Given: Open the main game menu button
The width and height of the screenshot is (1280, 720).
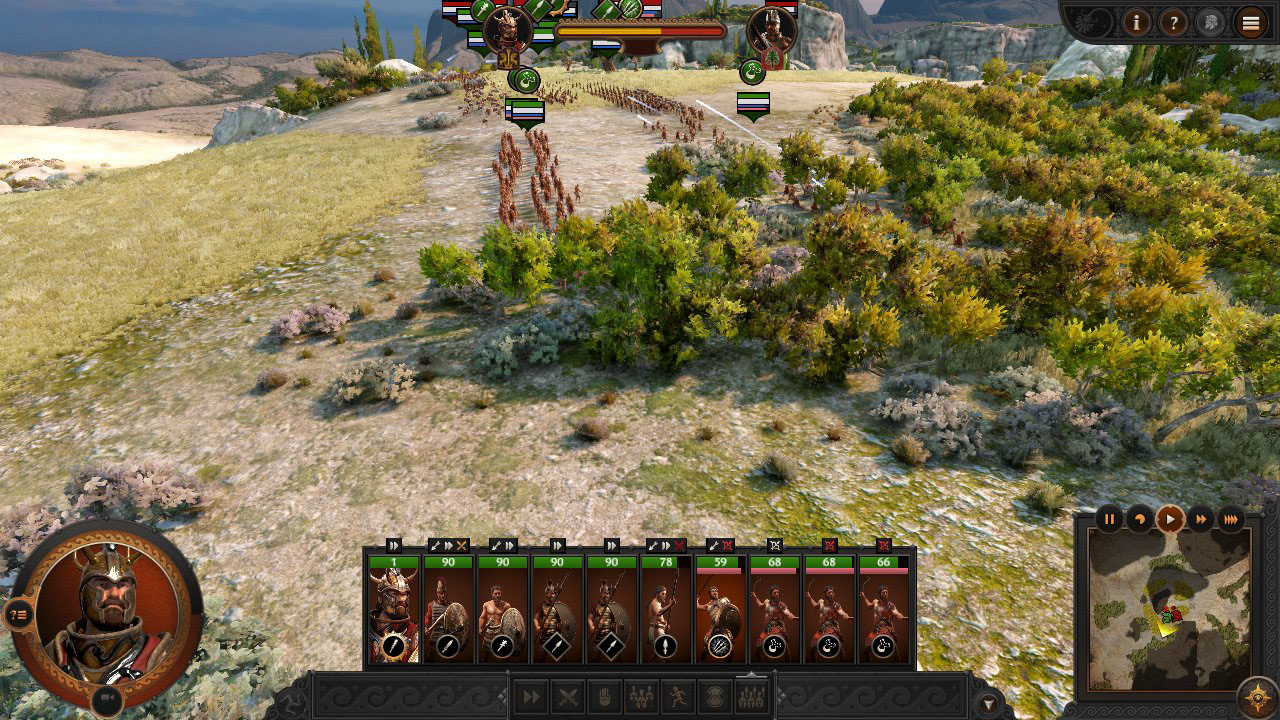Looking at the screenshot, I should tap(1251, 22).
